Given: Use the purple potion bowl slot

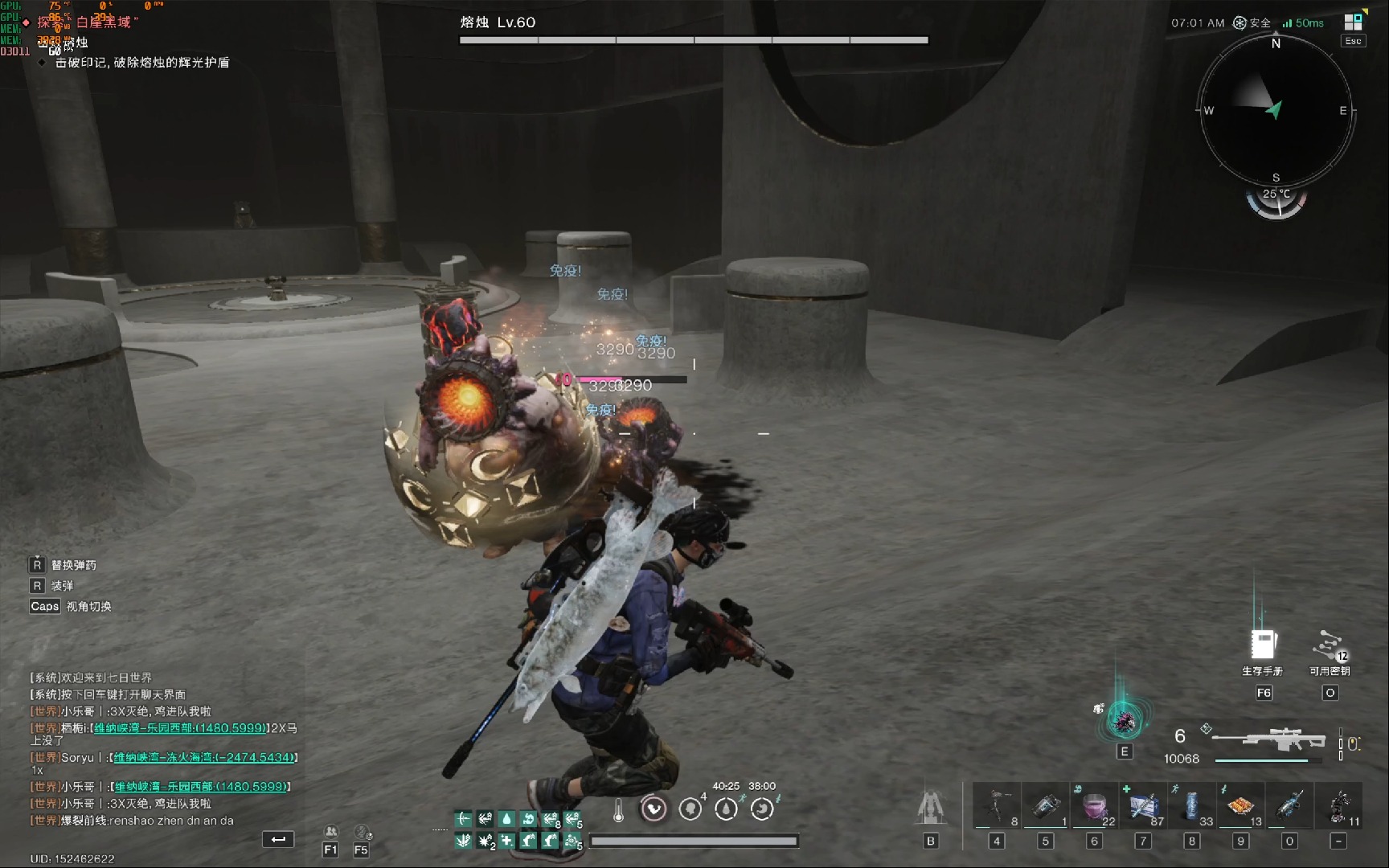Looking at the screenshot, I should click(x=1094, y=805).
